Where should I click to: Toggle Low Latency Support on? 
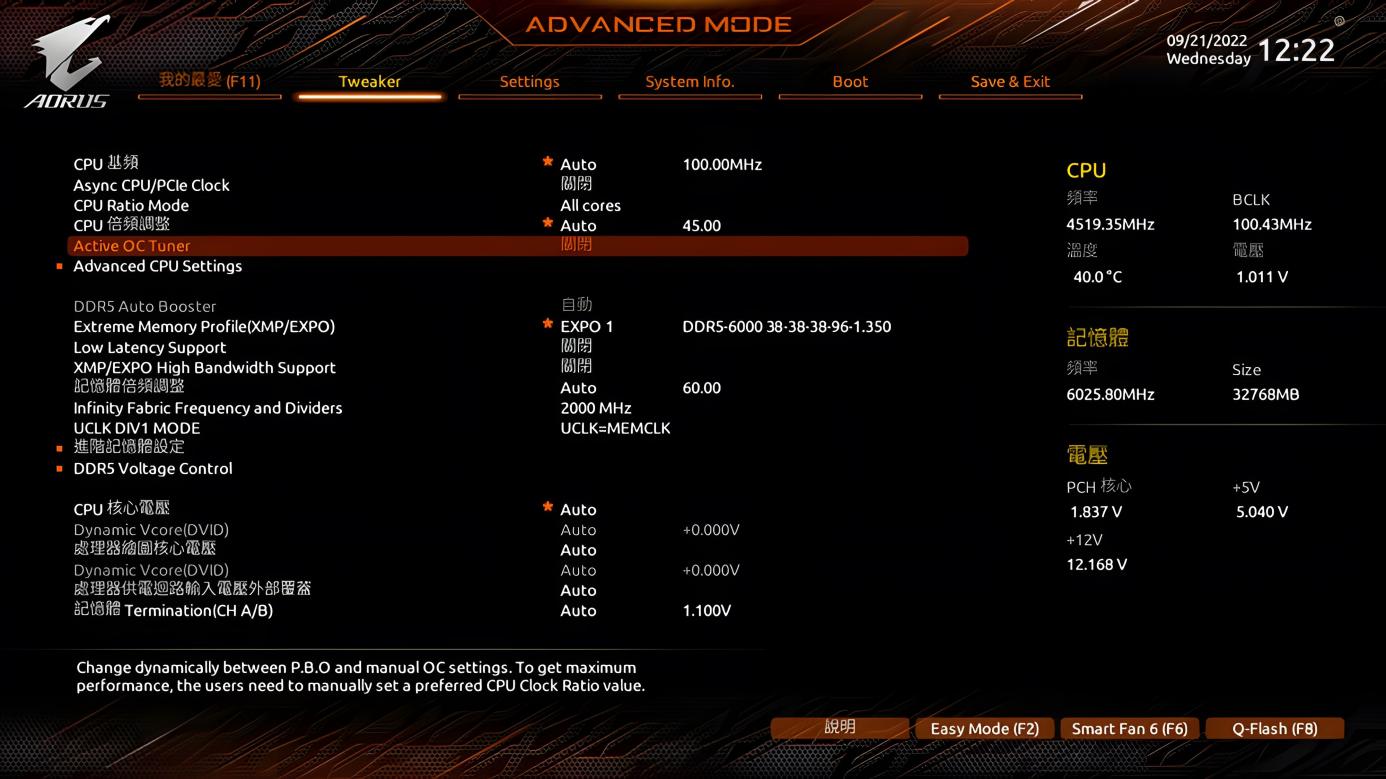(x=578, y=346)
